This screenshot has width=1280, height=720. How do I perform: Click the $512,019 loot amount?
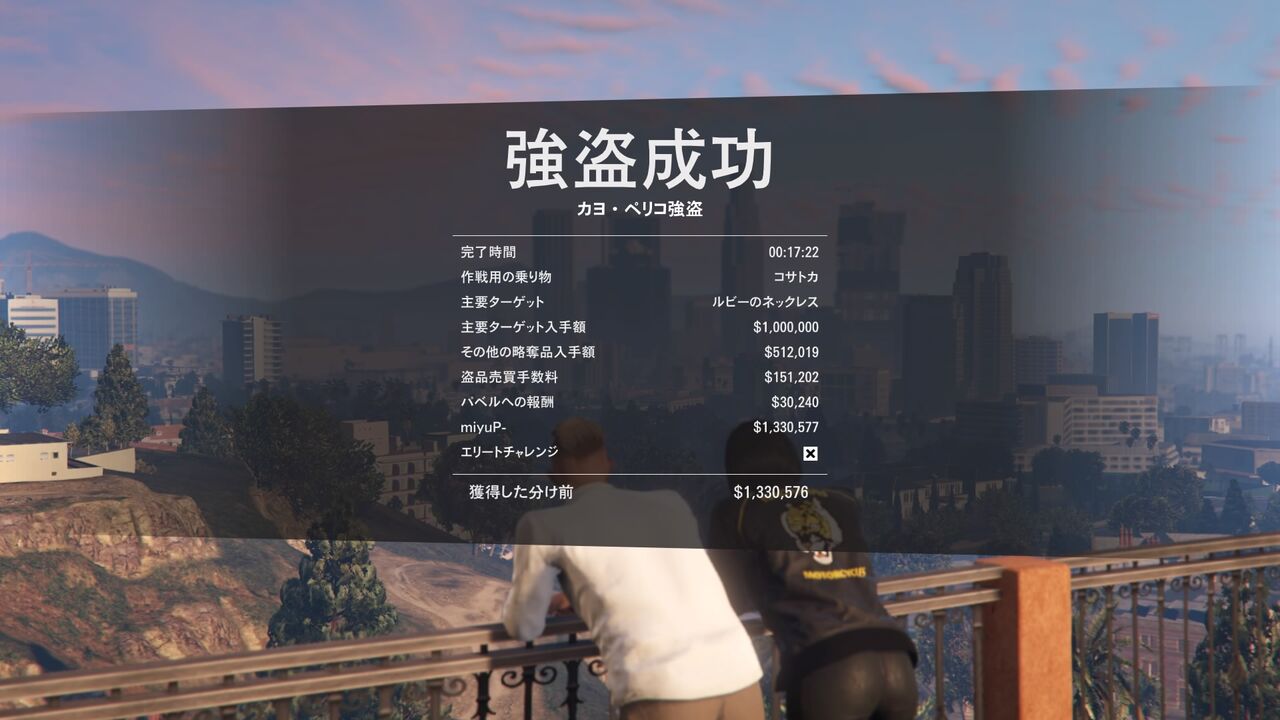[x=793, y=351]
